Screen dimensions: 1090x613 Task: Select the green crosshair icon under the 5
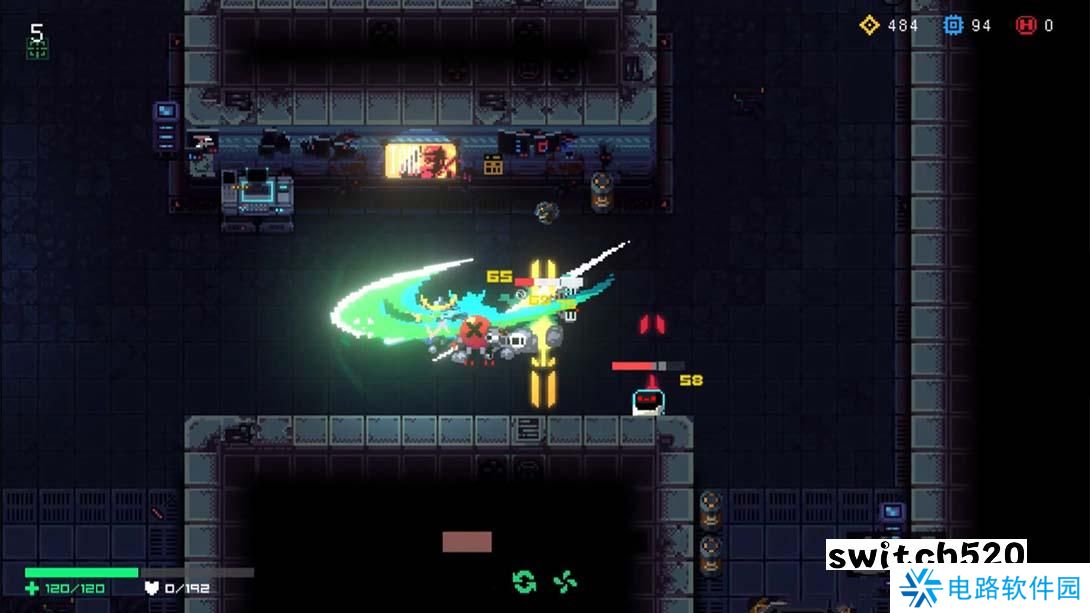tap(37, 50)
